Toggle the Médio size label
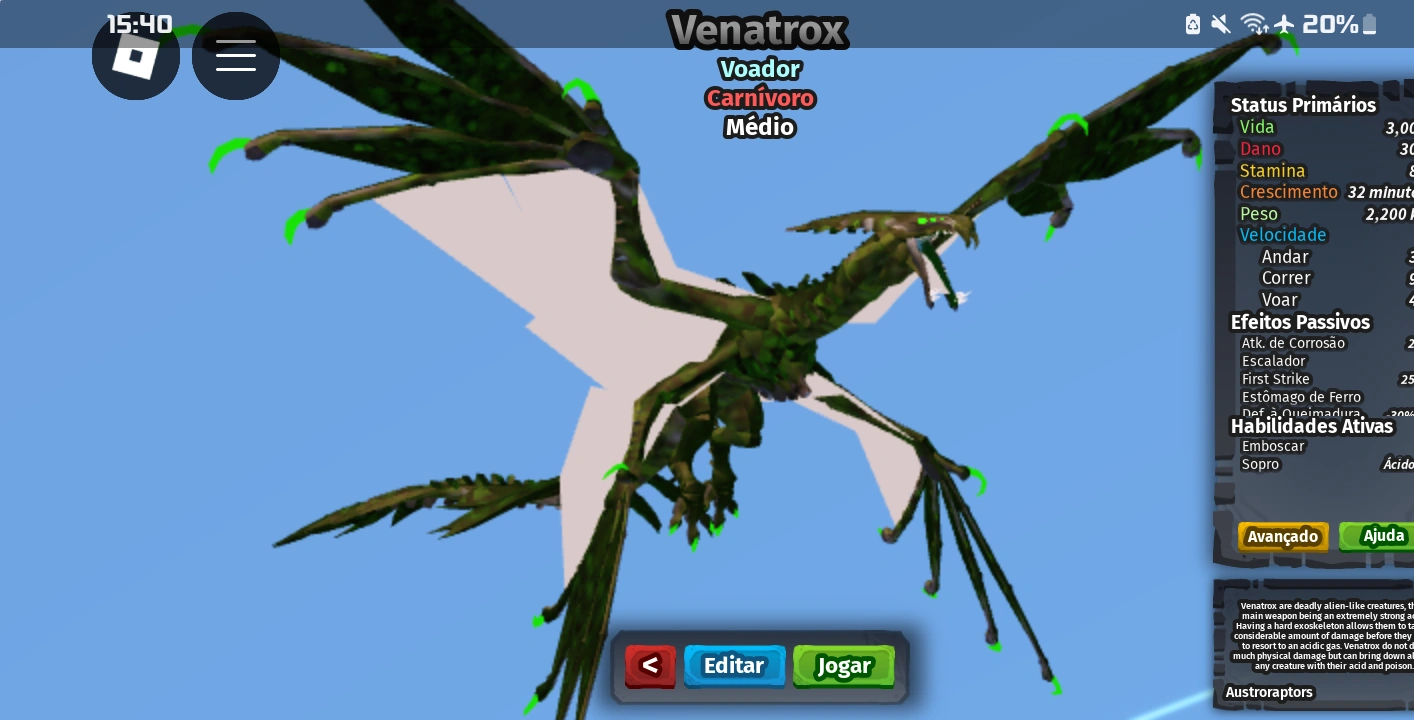This screenshot has width=1414, height=720. click(x=759, y=127)
